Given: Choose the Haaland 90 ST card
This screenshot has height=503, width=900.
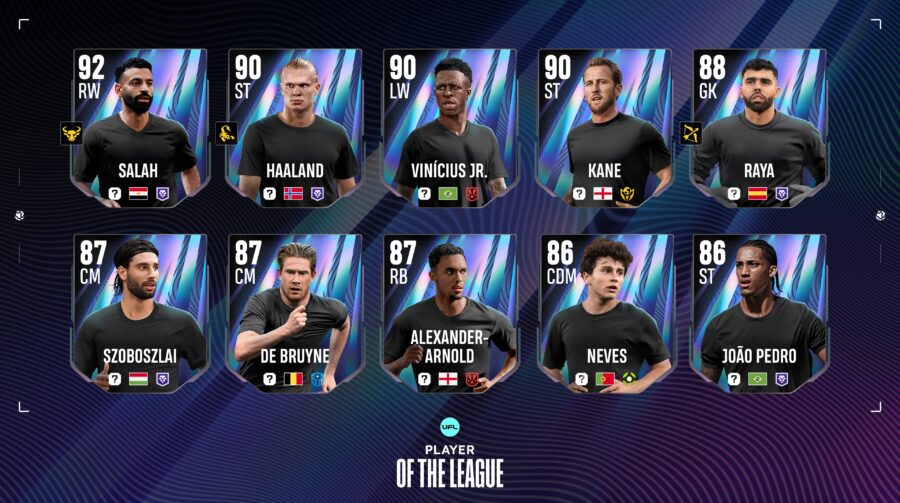Looking at the screenshot, I should coord(294,128).
